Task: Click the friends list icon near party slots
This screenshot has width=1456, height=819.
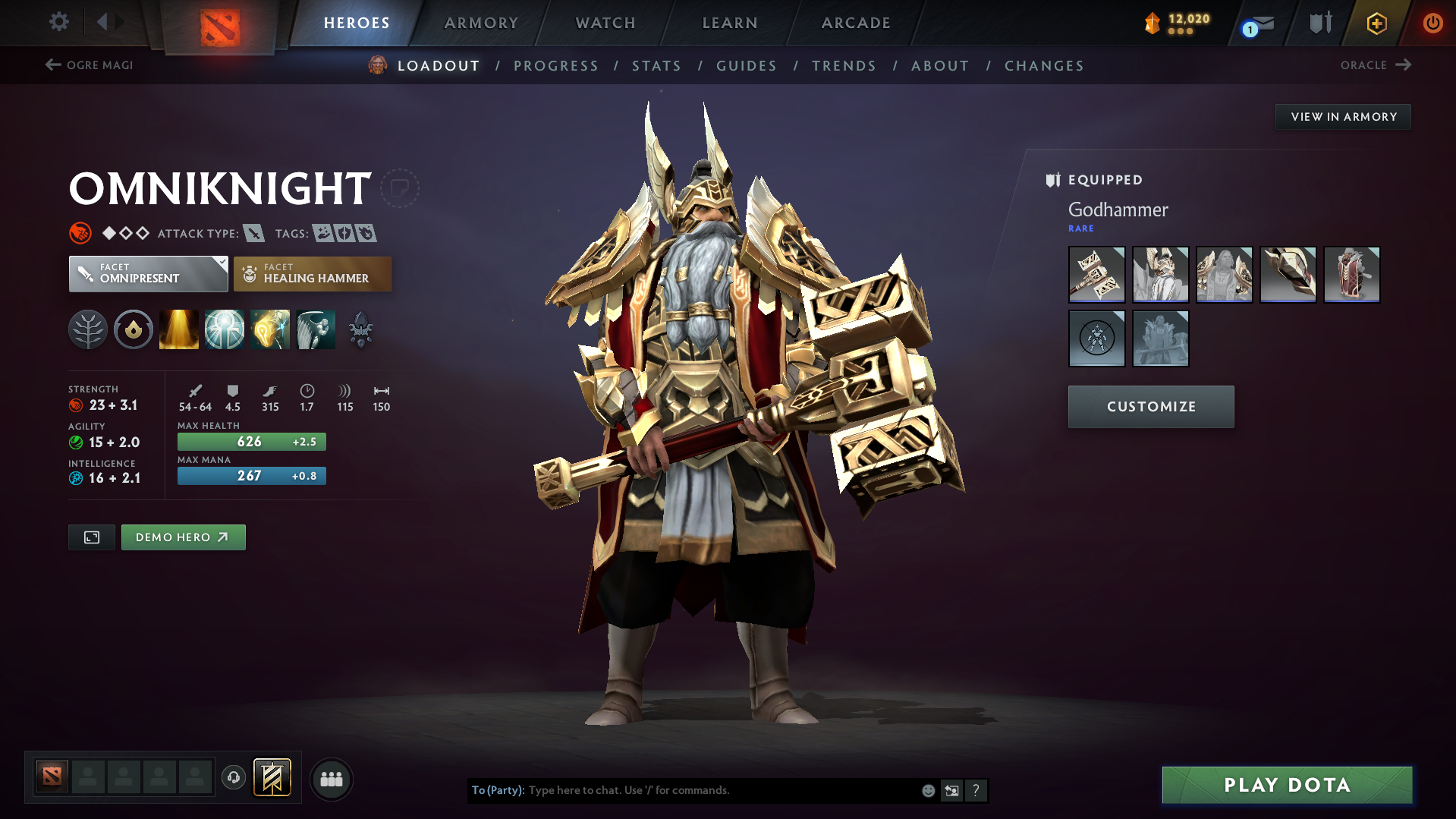Action: pyautogui.click(x=331, y=779)
